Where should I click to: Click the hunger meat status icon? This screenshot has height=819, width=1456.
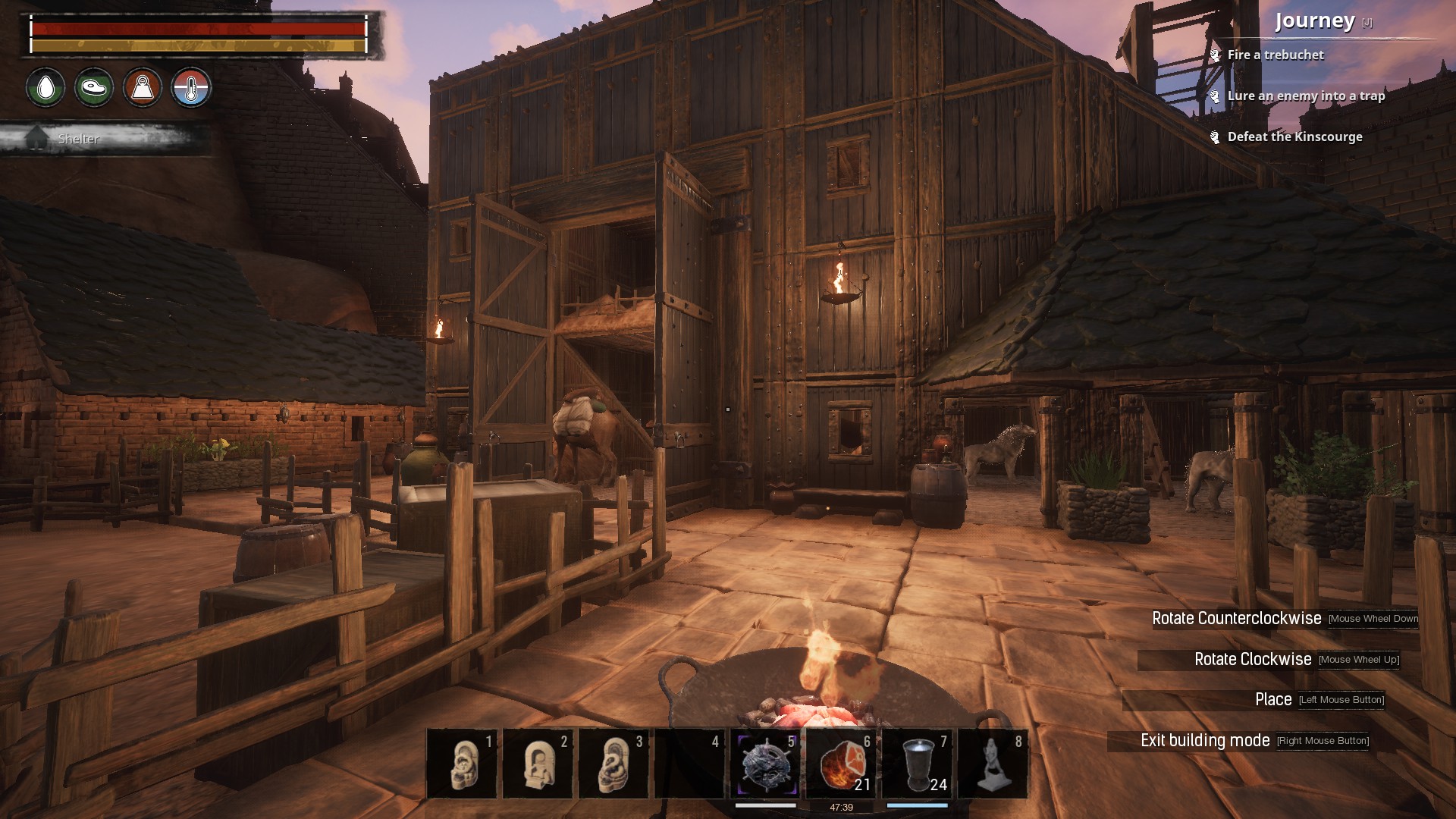click(x=94, y=88)
